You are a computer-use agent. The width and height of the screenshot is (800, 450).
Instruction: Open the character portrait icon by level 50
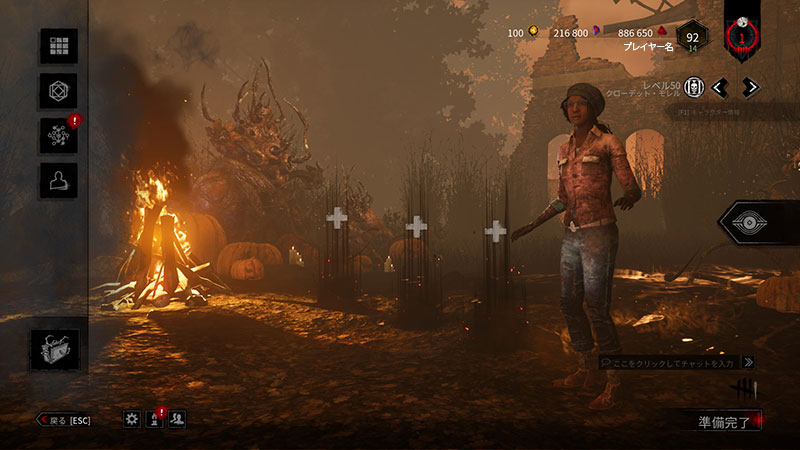[x=692, y=87]
